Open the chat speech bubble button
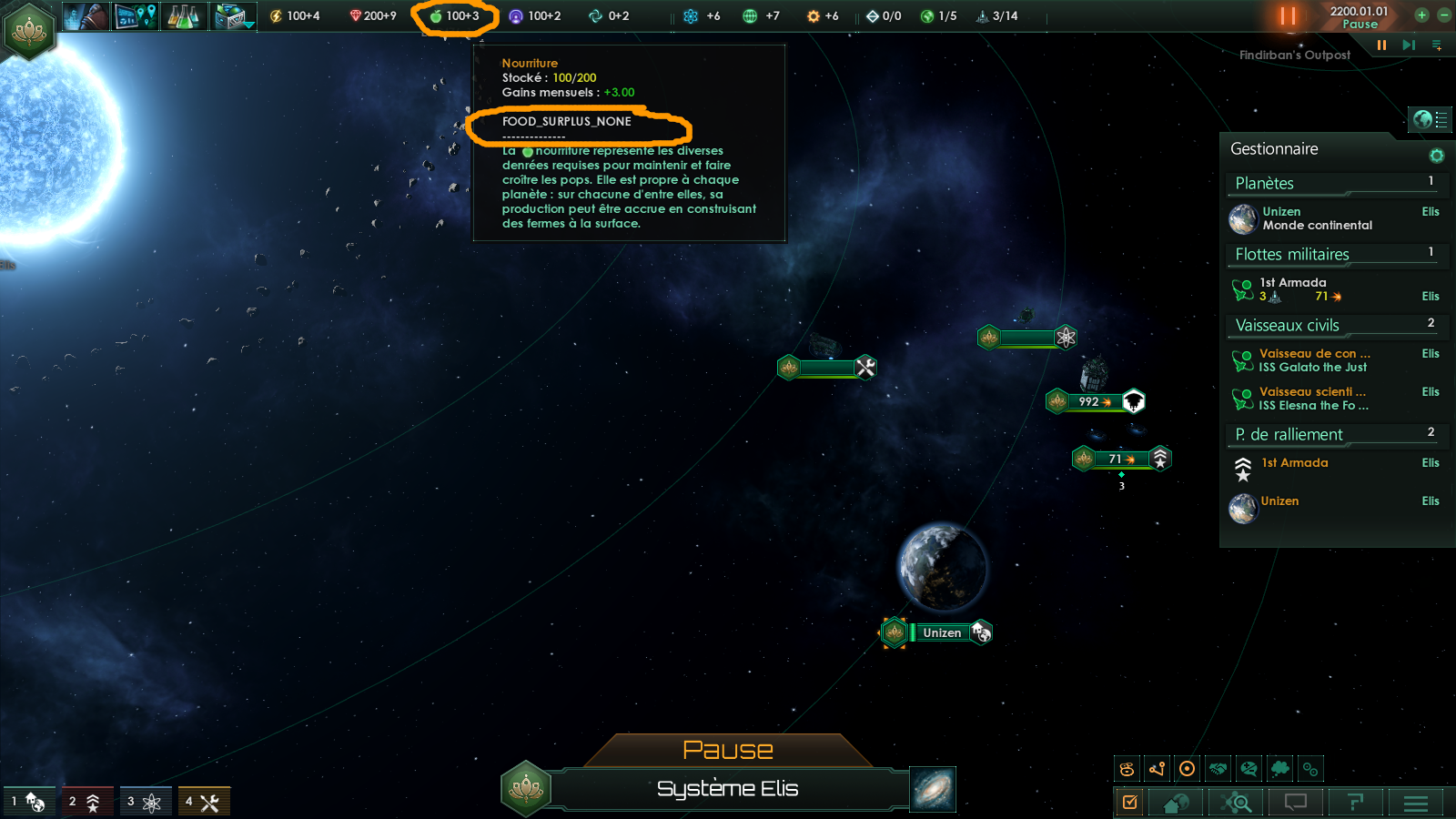Image resolution: width=1456 pixels, height=819 pixels. click(x=1295, y=803)
